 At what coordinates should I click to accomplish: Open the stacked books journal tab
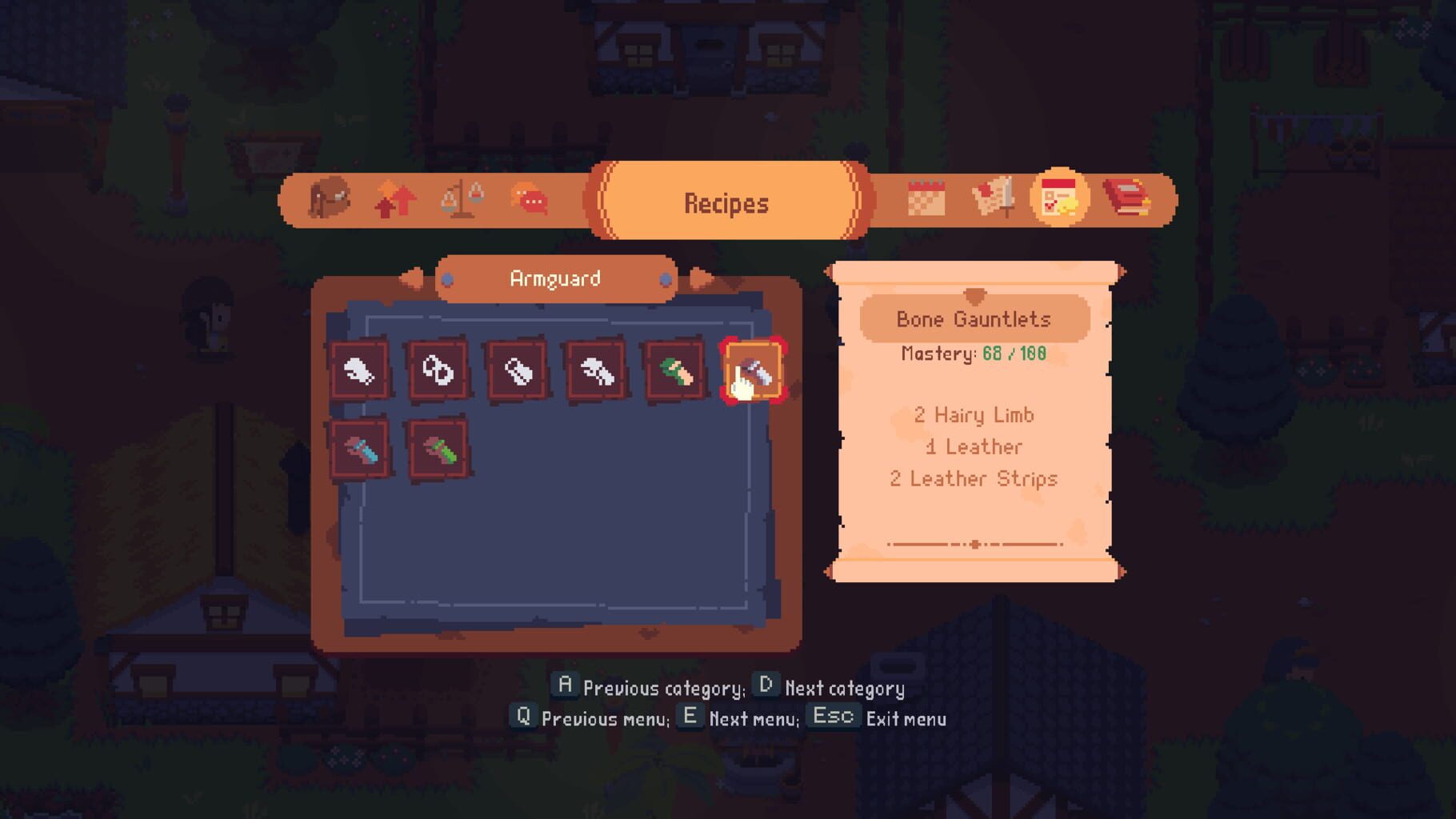point(1130,202)
